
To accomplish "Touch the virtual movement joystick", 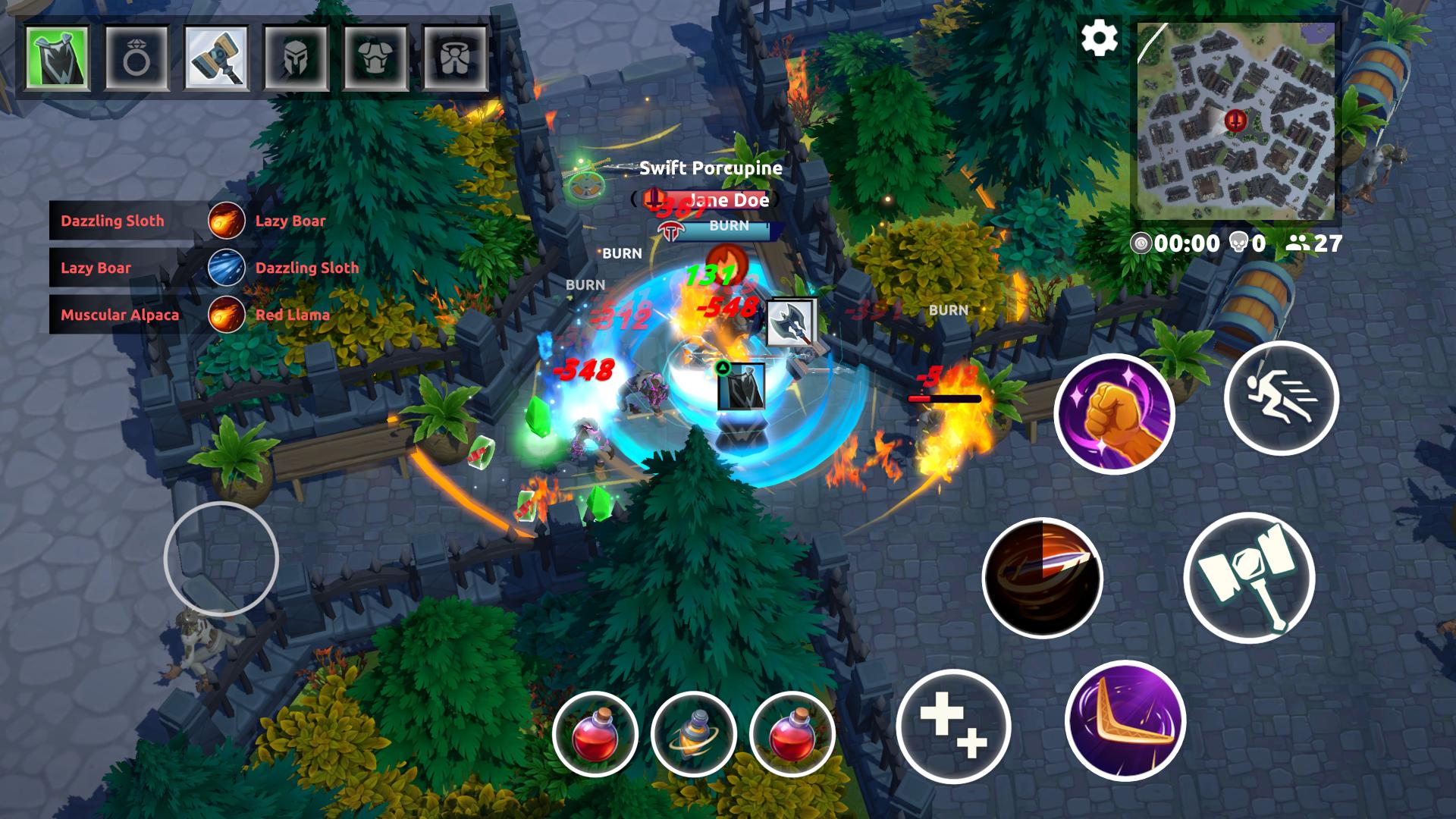I will tap(221, 559).
